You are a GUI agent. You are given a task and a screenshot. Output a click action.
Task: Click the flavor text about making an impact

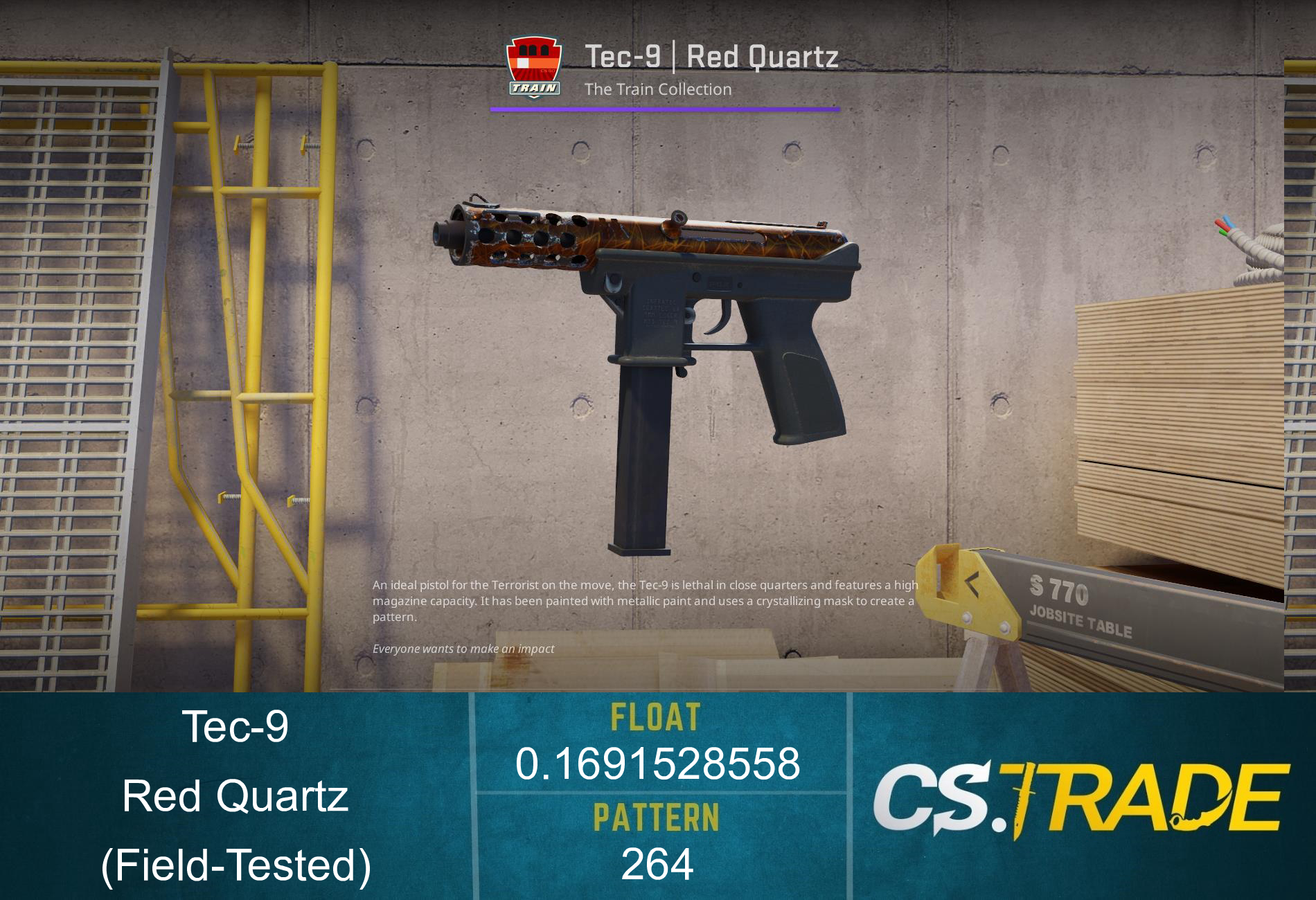463,649
